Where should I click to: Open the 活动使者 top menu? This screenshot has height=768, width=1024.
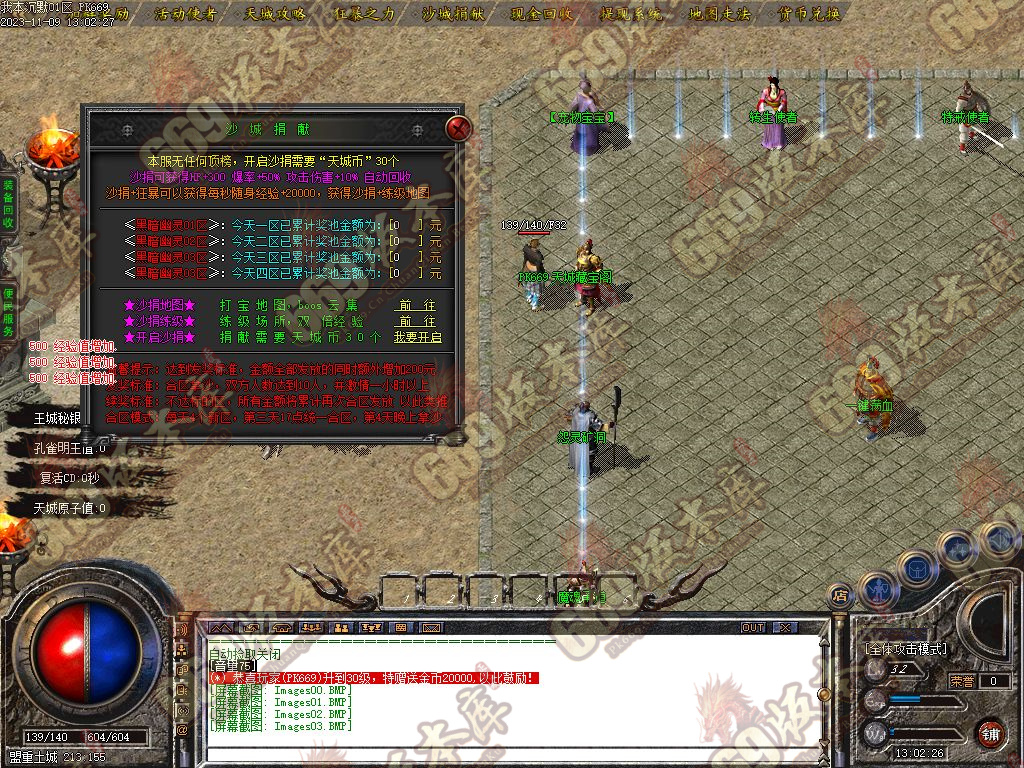point(185,14)
